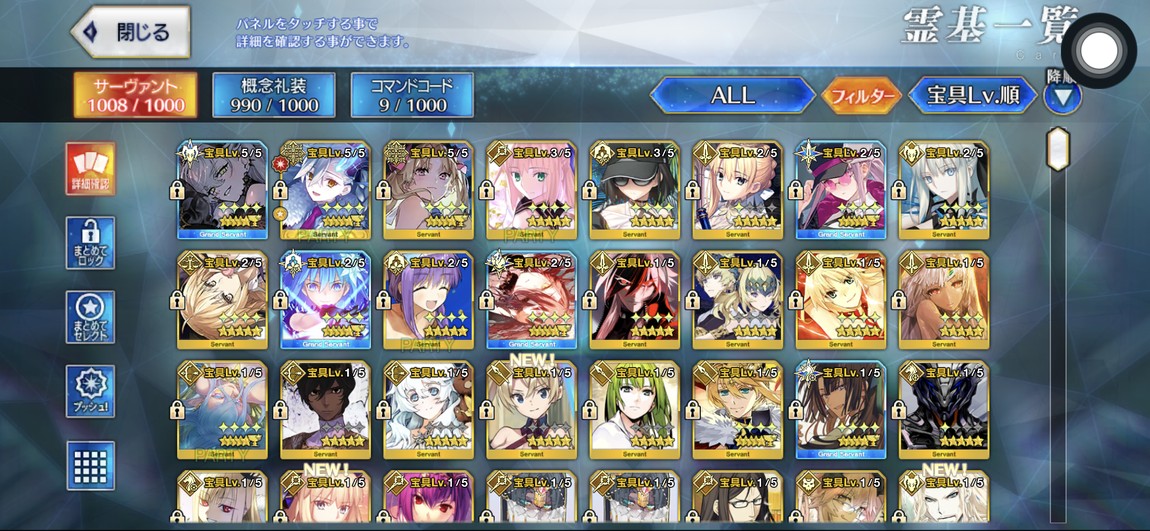
Task: Open the フィルター filter options
Action: coord(860,96)
